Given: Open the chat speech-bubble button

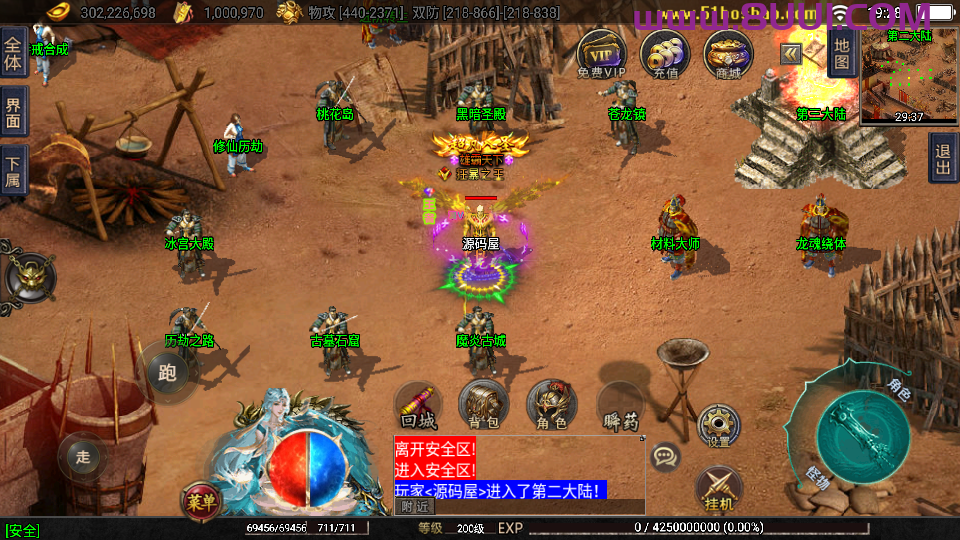Looking at the screenshot, I should tap(665, 458).
